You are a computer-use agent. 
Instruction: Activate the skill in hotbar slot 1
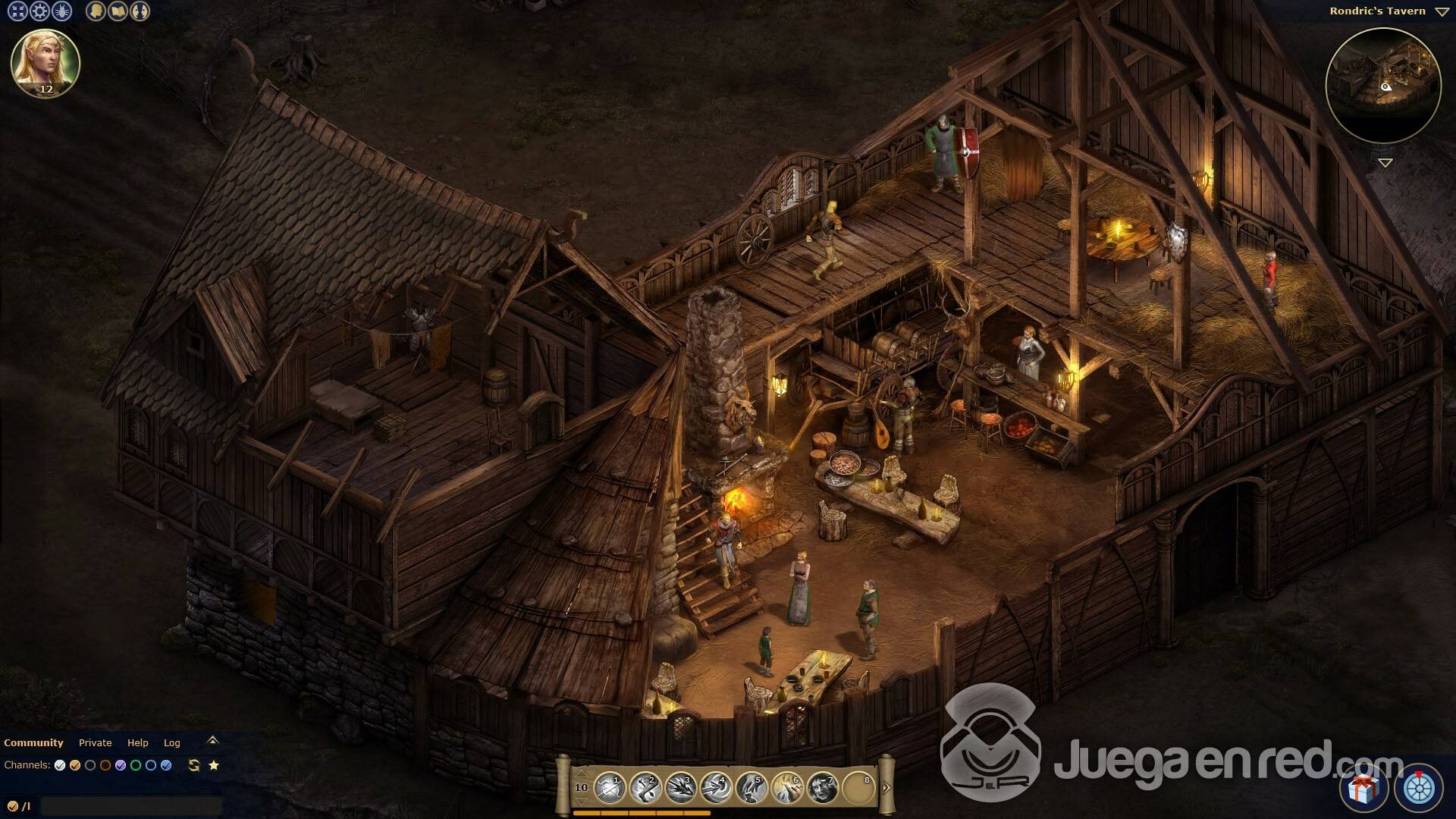coord(609,789)
